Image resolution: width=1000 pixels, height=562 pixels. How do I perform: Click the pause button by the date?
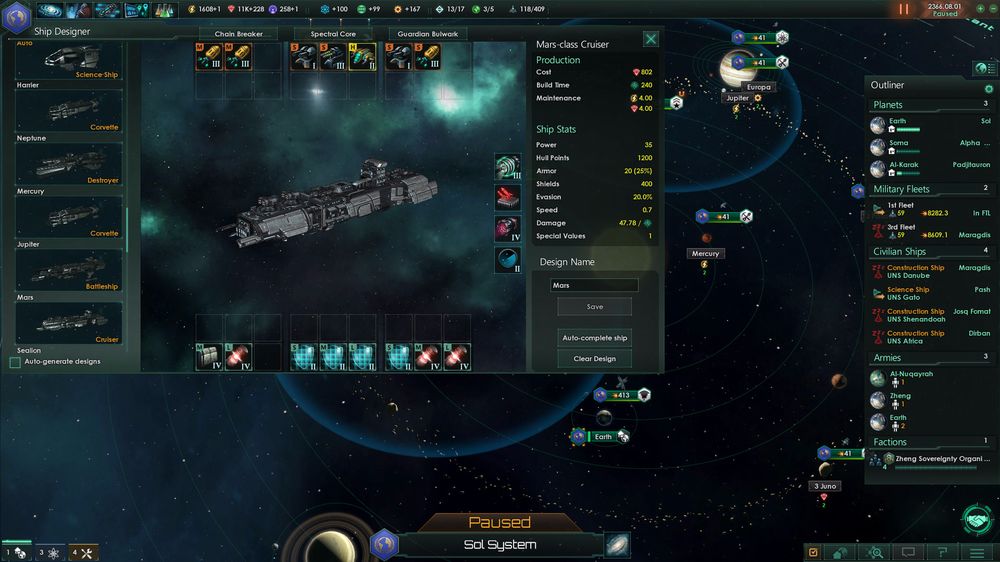pyautogui.click(x=904, y=9)
